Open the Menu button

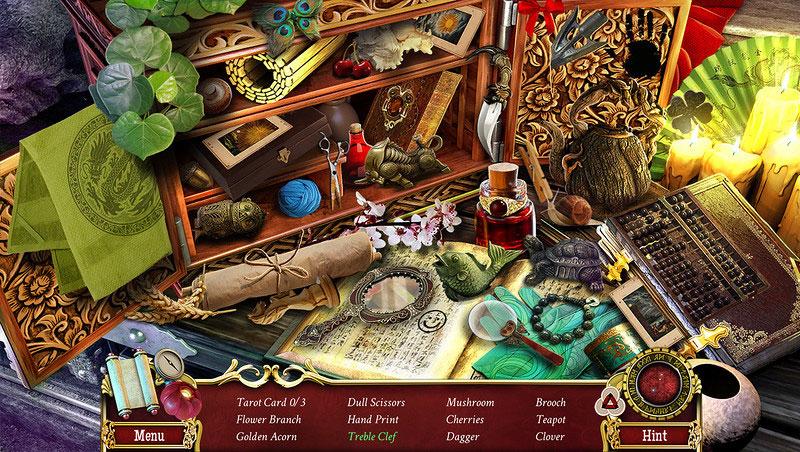pyautogui.click(x=149, y=436)
